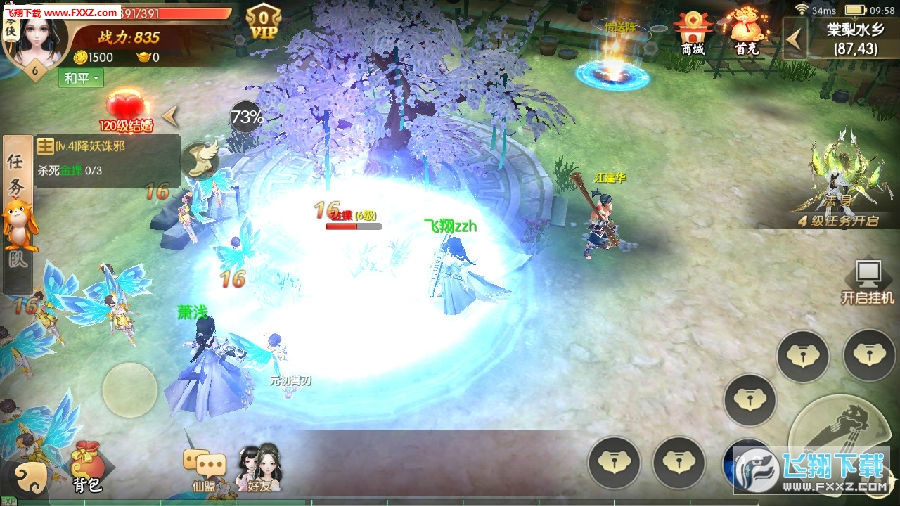Select the 降妖诛邪 main quest tracker
The image size is (900, 506).
107,157
